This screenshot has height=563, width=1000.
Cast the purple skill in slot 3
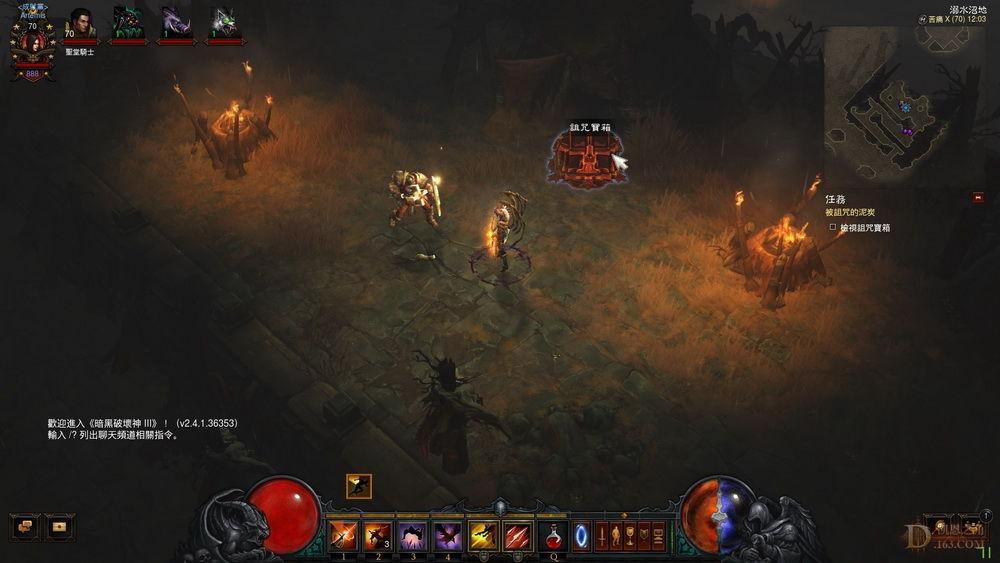(x=413, y=536)
